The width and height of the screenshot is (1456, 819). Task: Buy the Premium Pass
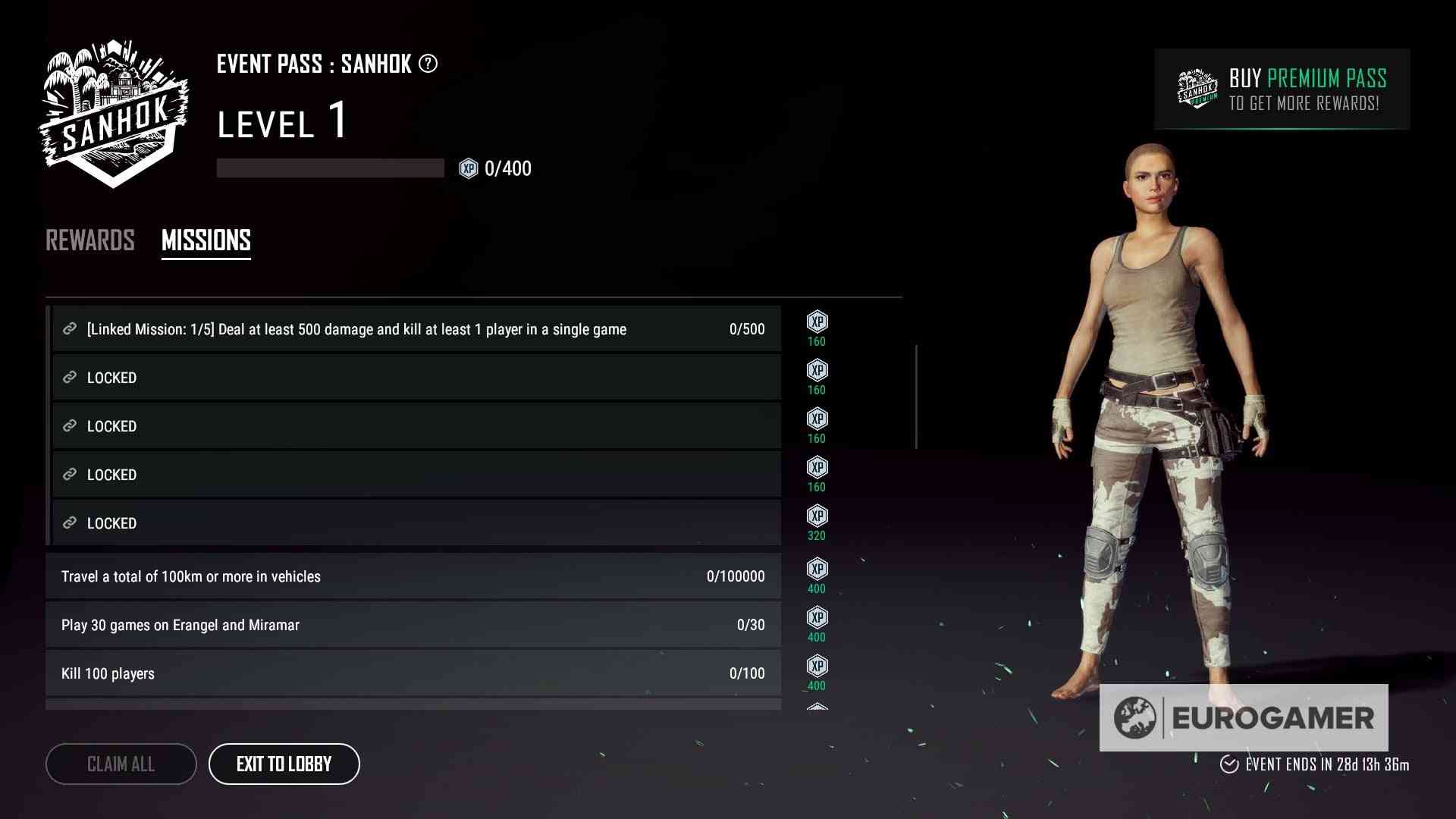(1282, 89)
